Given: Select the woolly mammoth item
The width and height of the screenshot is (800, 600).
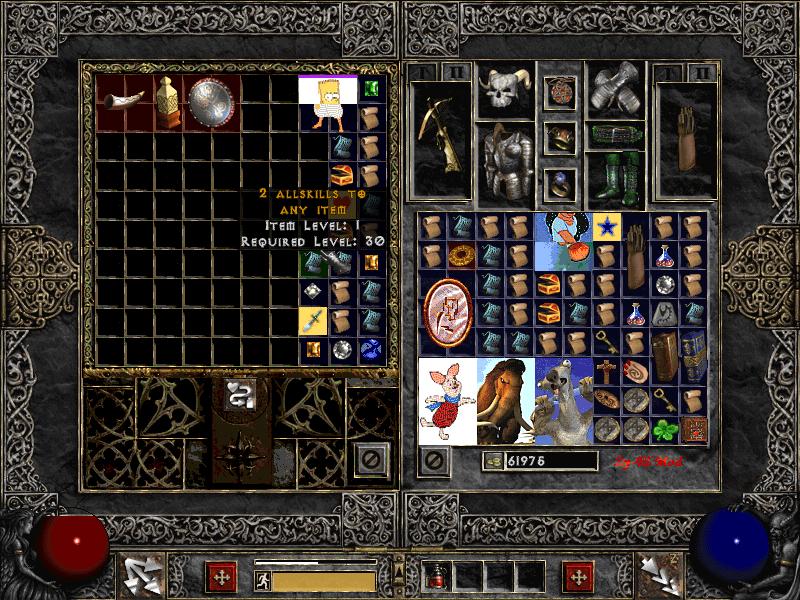Looking at the screenshot, I should (504, 400).
